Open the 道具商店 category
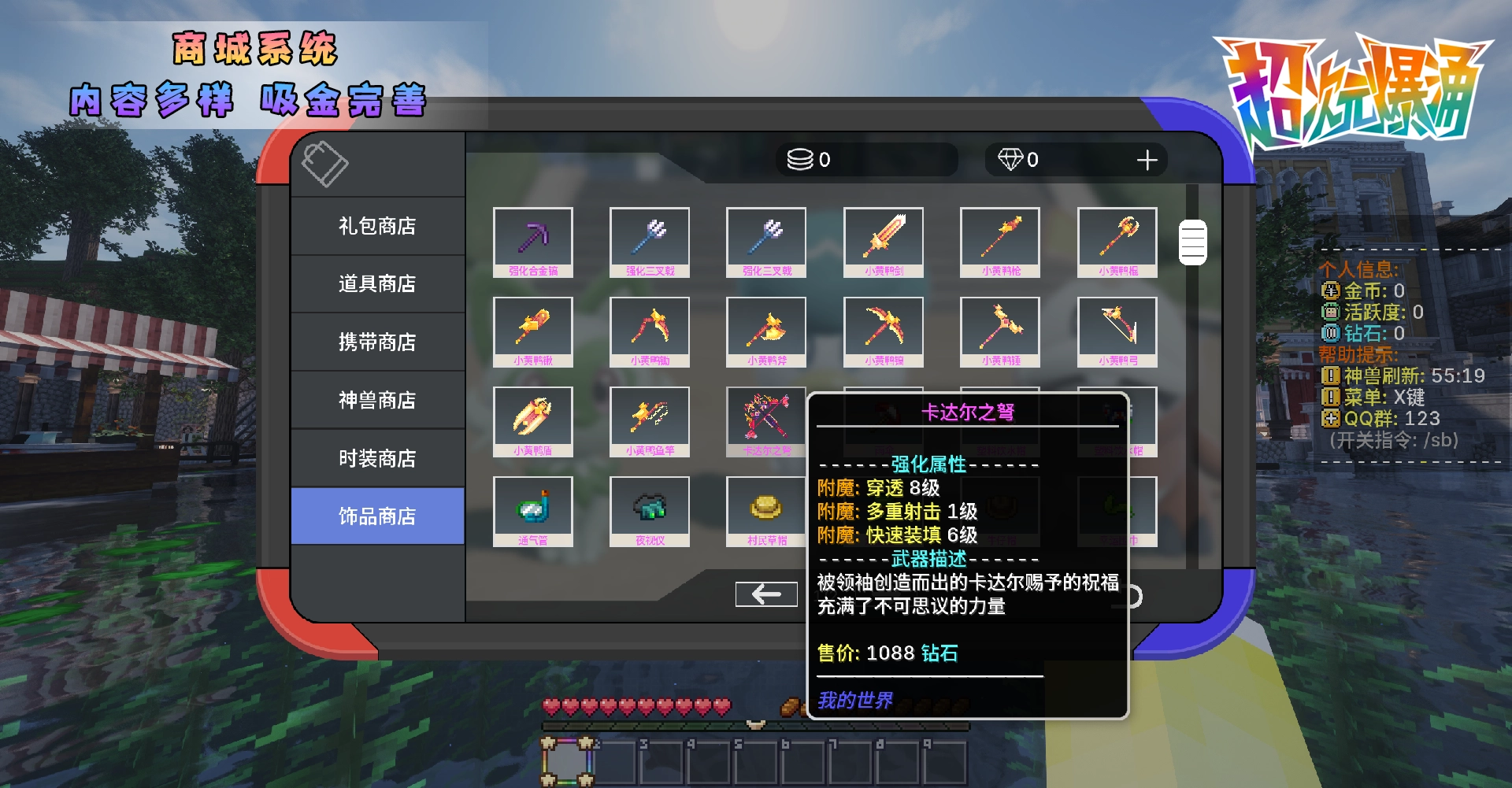The width and height of the screenshot is (1512, 788). coord(377,283)
